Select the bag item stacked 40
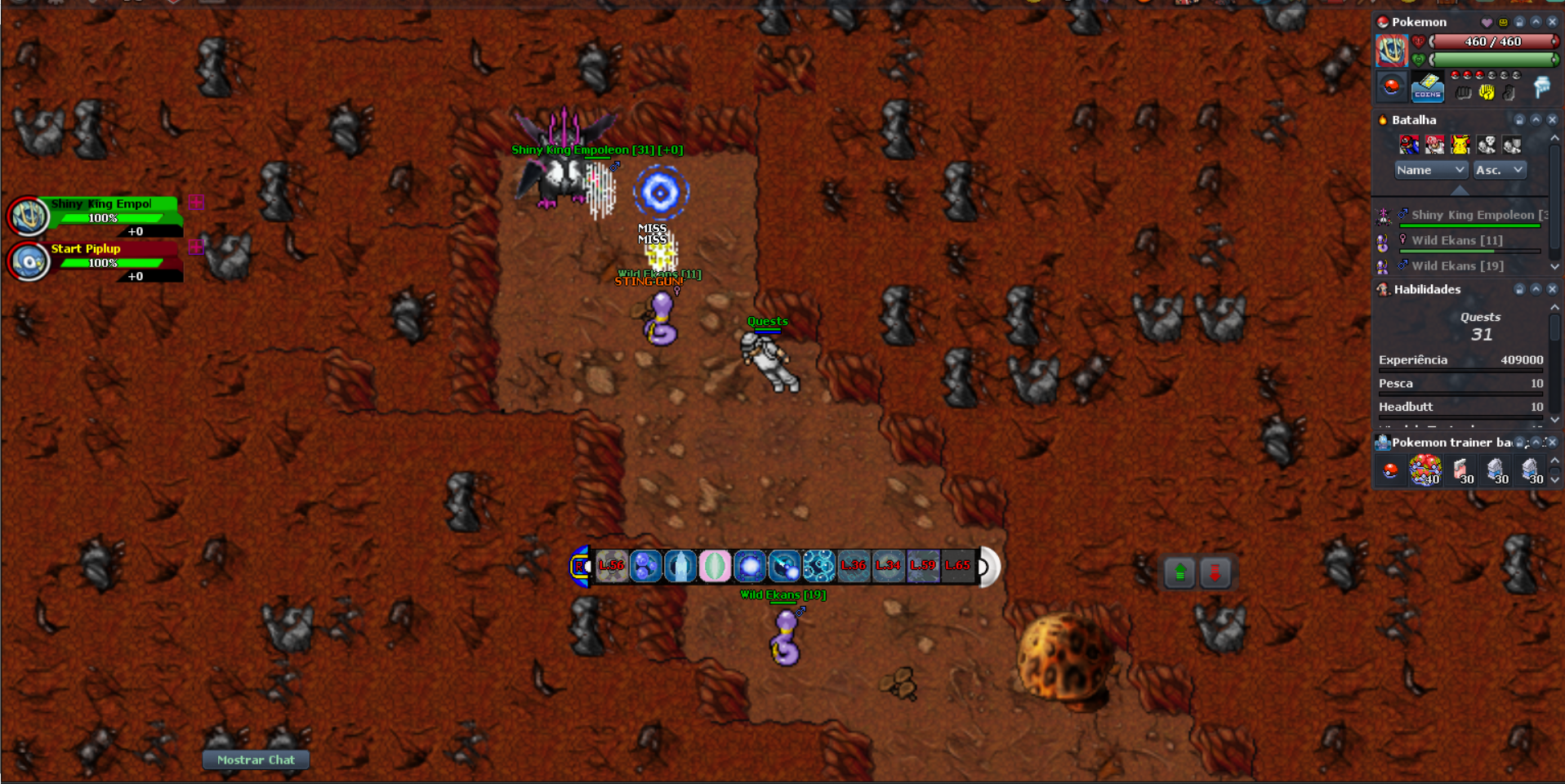 1425,470
